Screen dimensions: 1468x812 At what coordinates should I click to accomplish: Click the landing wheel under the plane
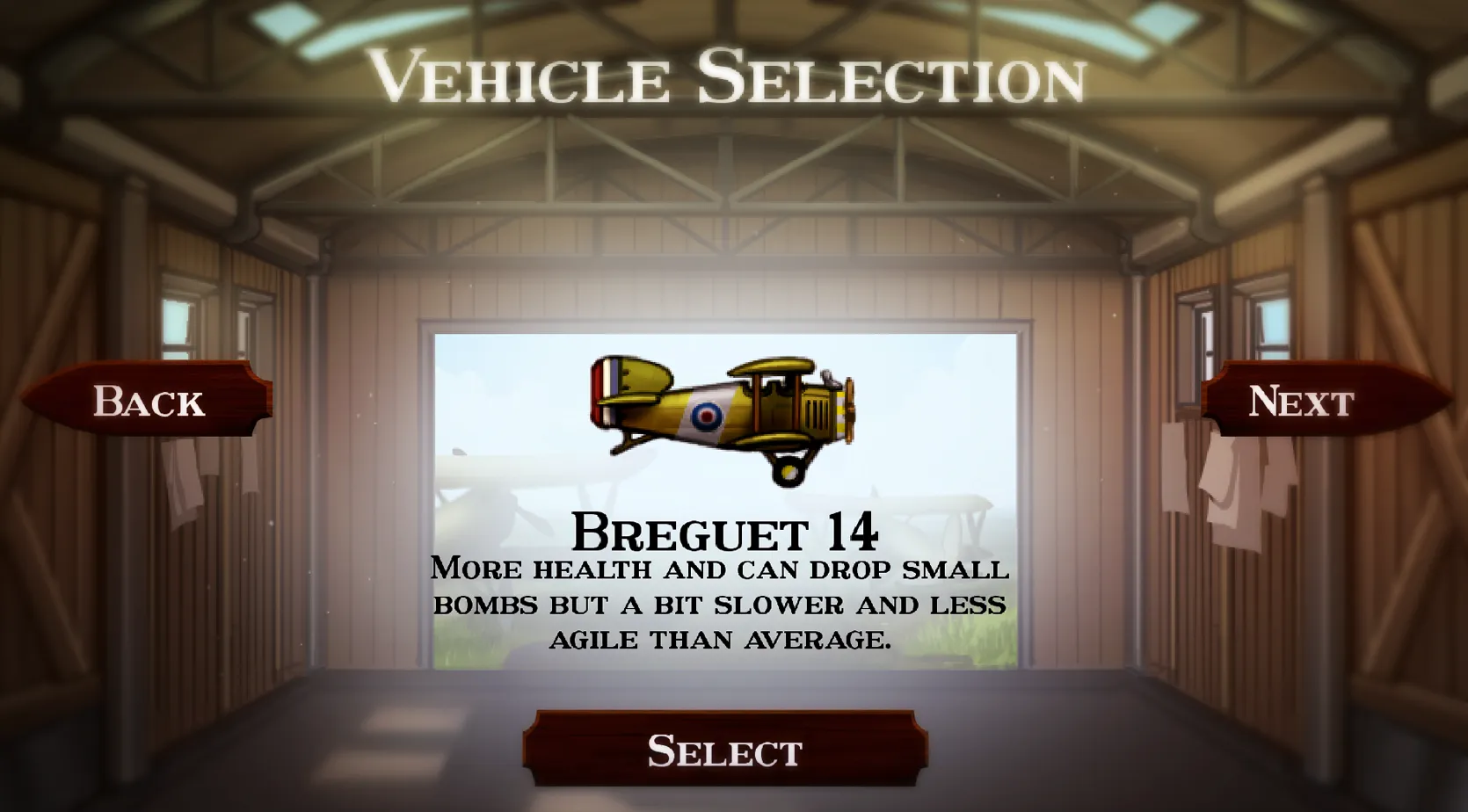pos(789,474)
